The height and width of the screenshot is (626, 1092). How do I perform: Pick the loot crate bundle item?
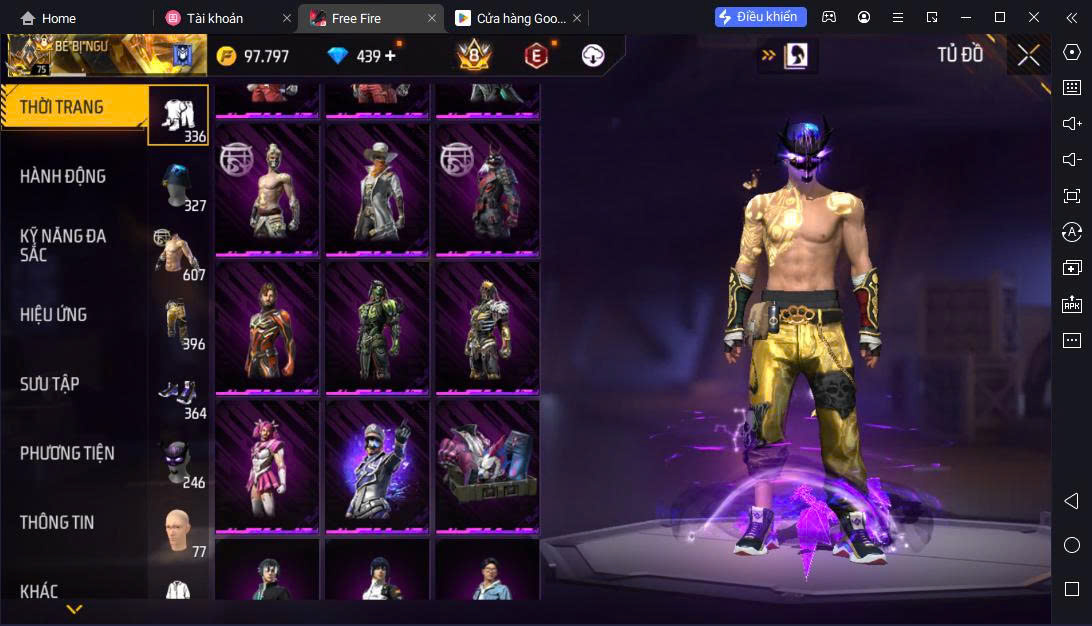pos(487,466)
